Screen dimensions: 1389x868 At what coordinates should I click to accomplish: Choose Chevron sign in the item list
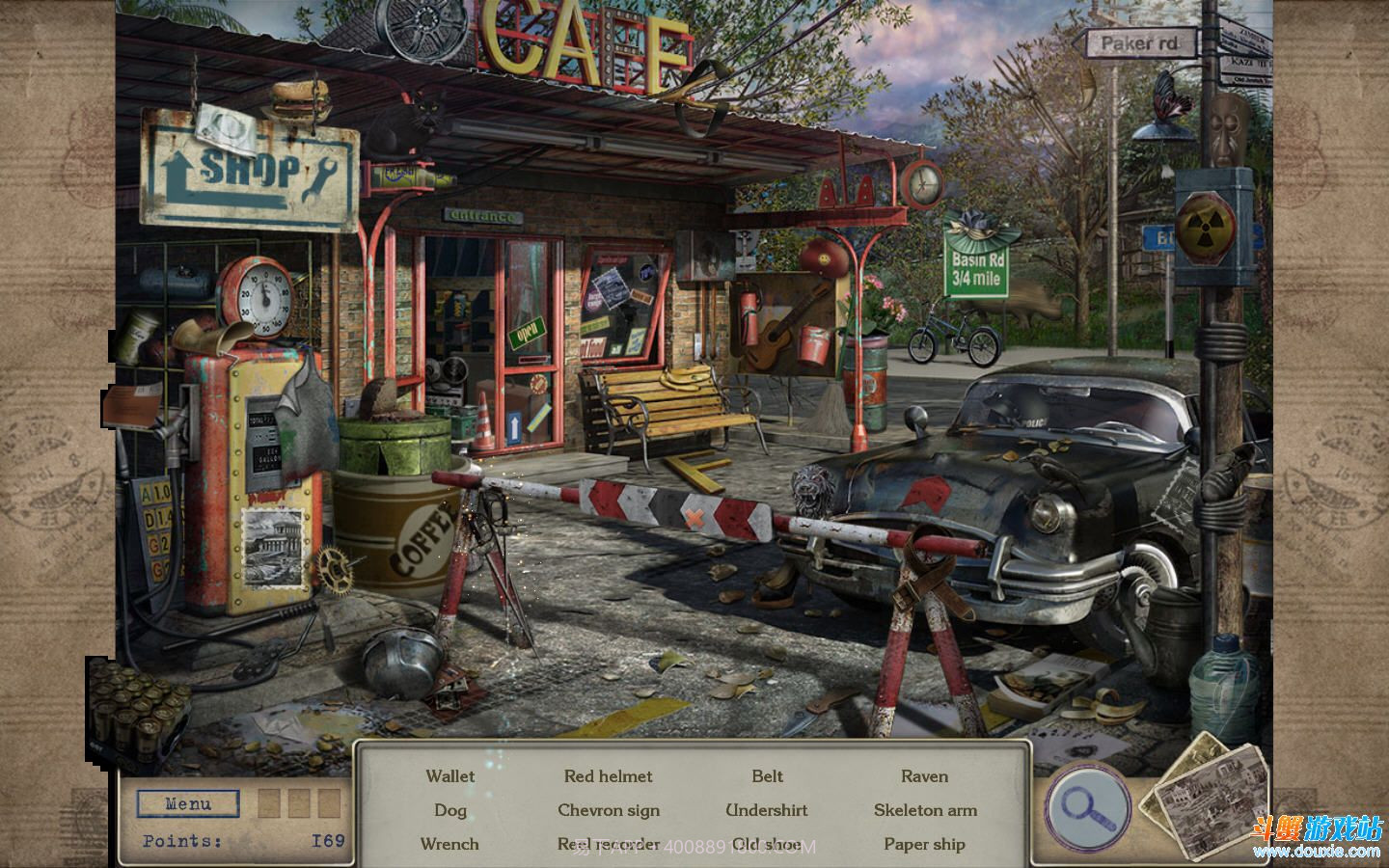click(608, 810)
